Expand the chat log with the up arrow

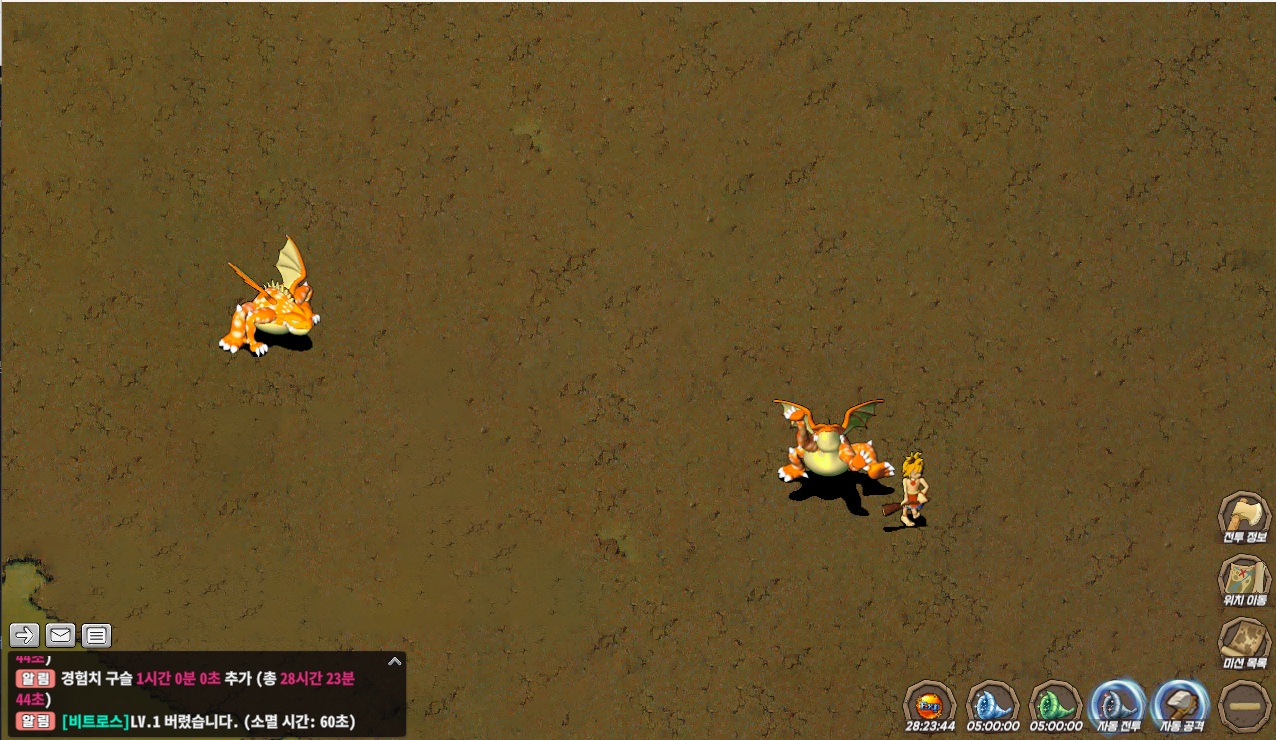(x=394, y=662)
